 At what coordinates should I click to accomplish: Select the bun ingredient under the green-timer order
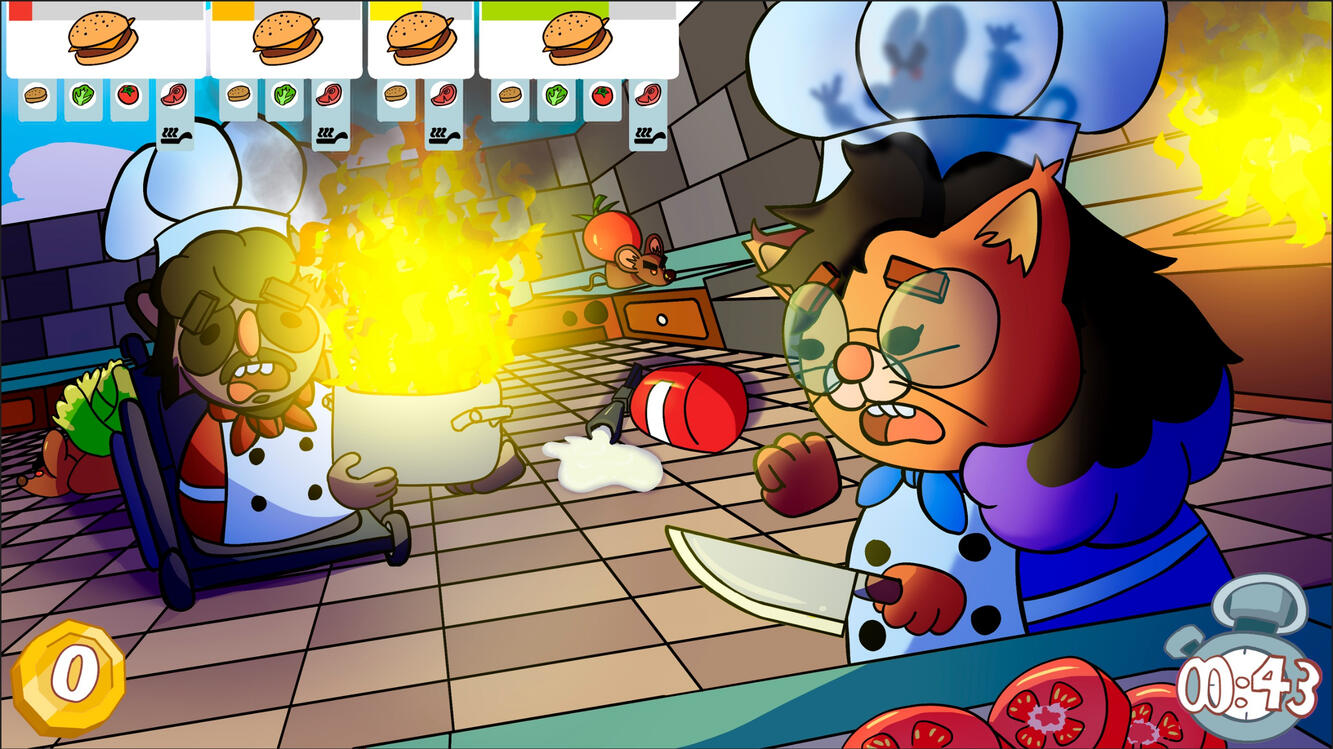pyautogui.click(x=511, y=96)
